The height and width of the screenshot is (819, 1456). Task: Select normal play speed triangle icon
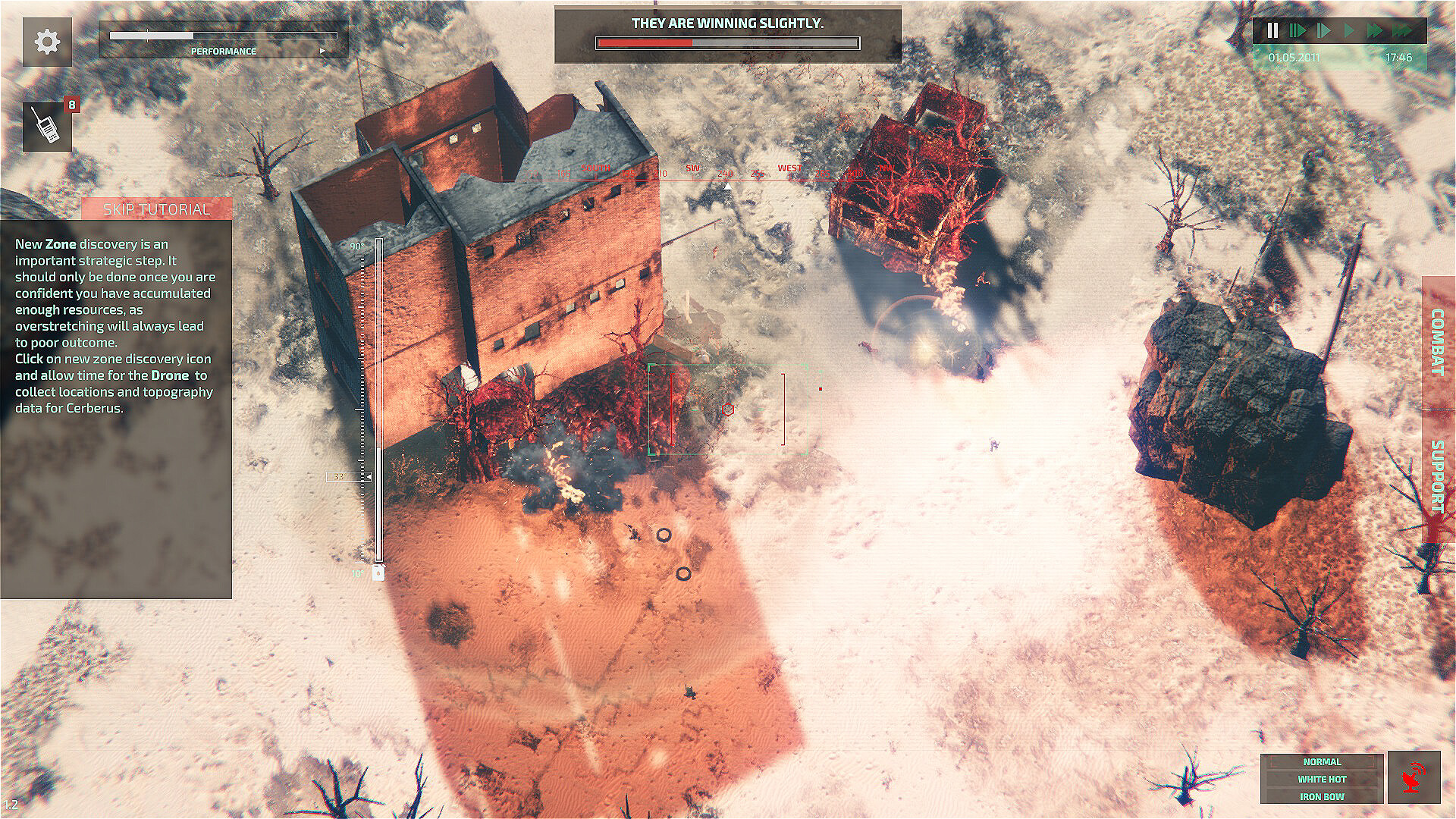tap(1349, 30)
